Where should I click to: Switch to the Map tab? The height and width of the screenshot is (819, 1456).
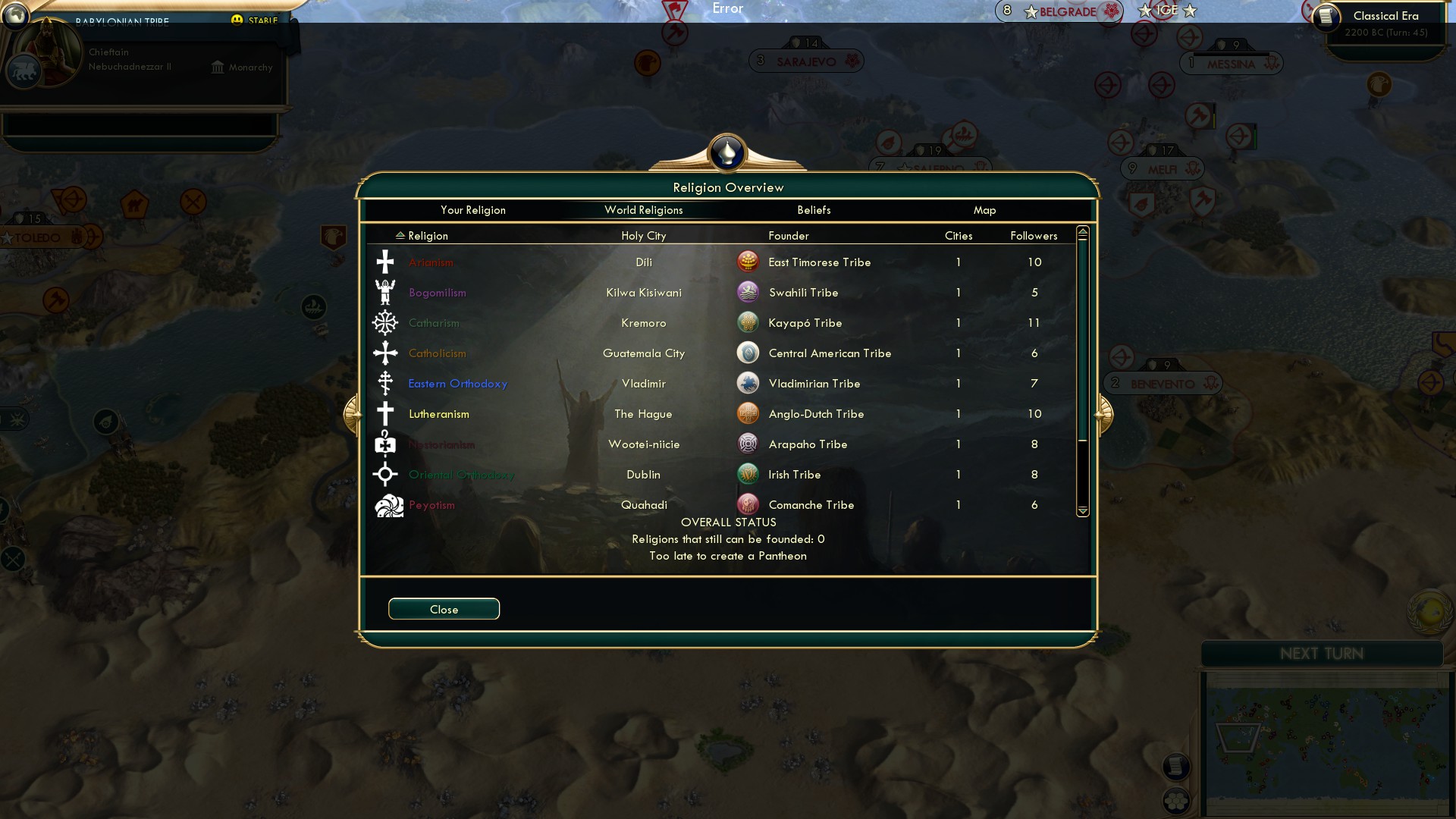(x=984, y=210)
